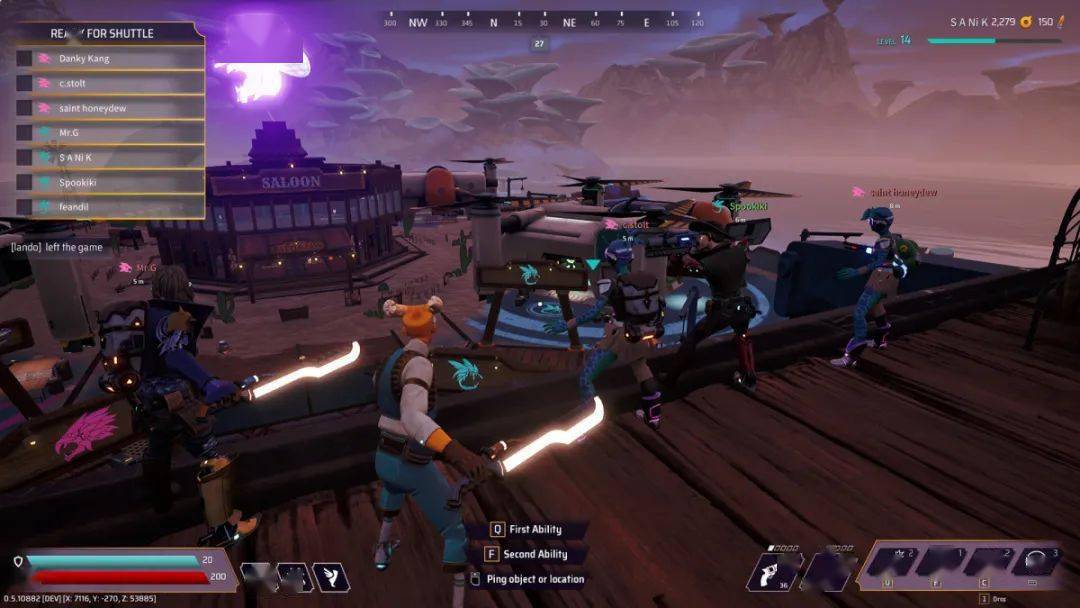Image resolution: width=1080 pixels, height=608 pixels.
Task: Choose Mr.G in the ready list
Action: tap(110, 132)
